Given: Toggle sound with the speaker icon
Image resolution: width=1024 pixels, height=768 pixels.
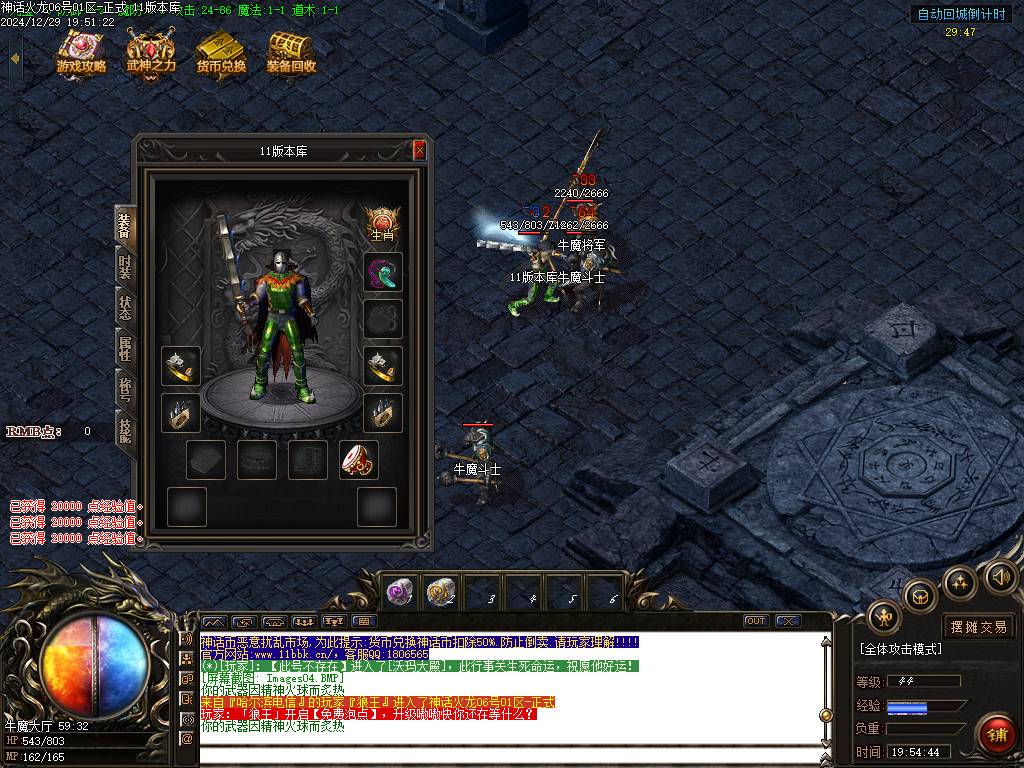Looking at the screenshot, I should tap(1000, 576).
